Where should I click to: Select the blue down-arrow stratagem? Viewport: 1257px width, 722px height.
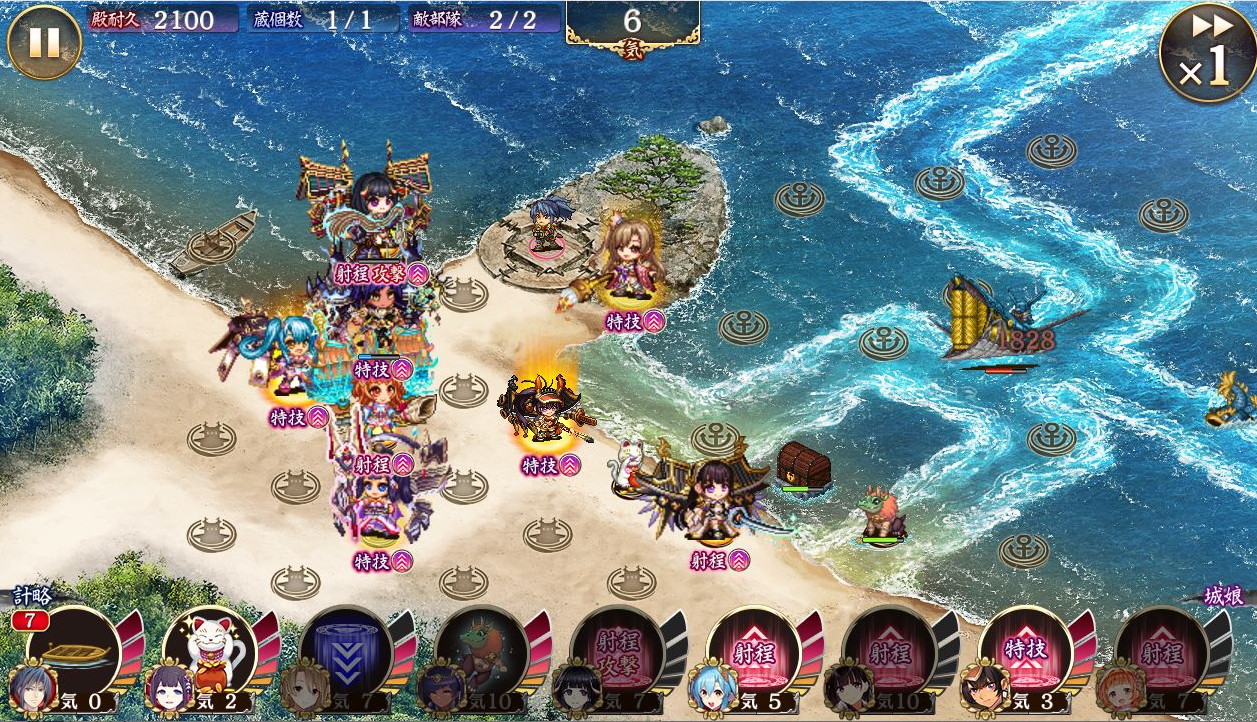point(346,652)
